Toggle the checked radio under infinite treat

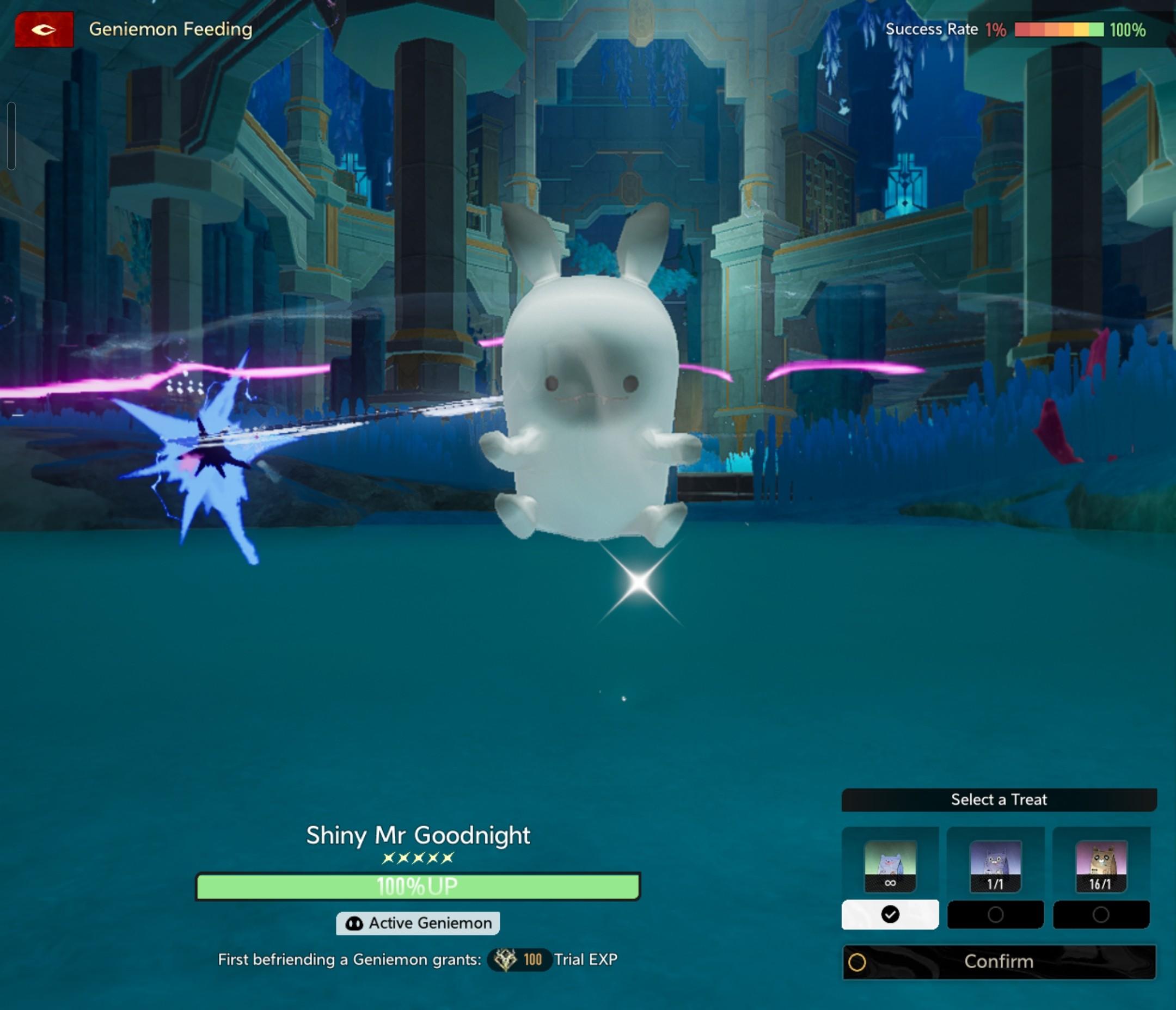[890, 915]
